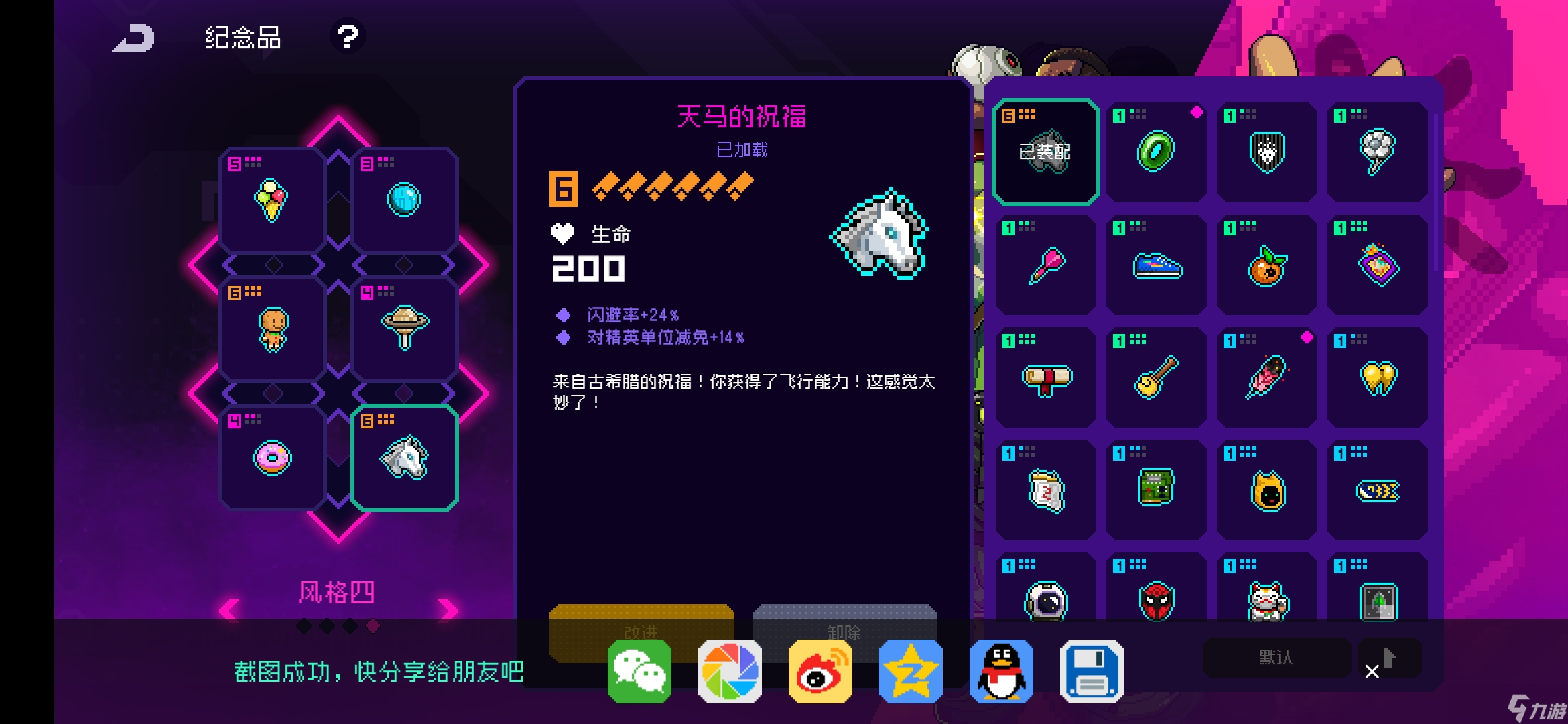Open the help question mark
The width and height of the screenshot is (1568, 724).
click(x=346, y=38)
